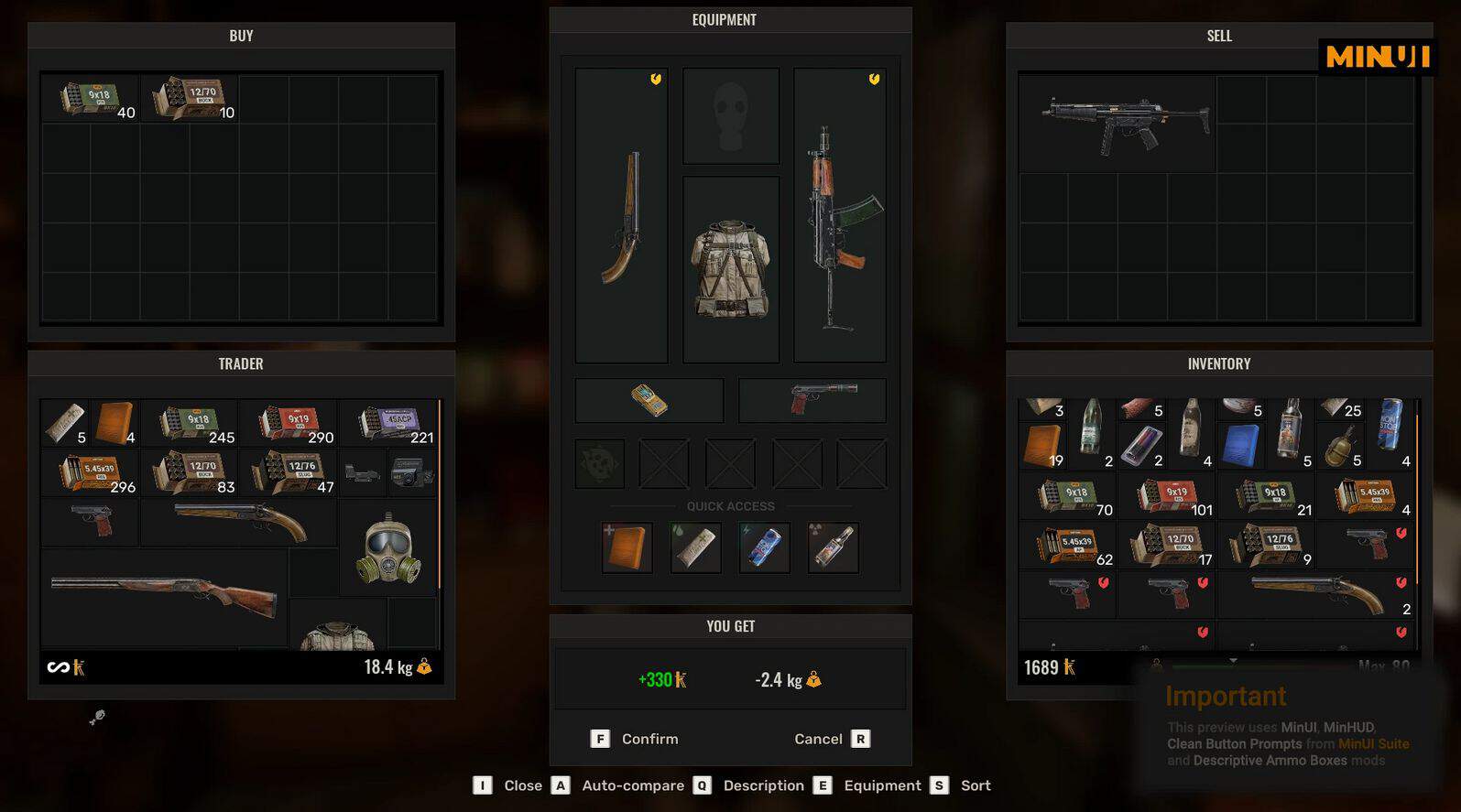
Task: Choose the trader's .45 ACP ammo box
Action: [x=390, y=423]
